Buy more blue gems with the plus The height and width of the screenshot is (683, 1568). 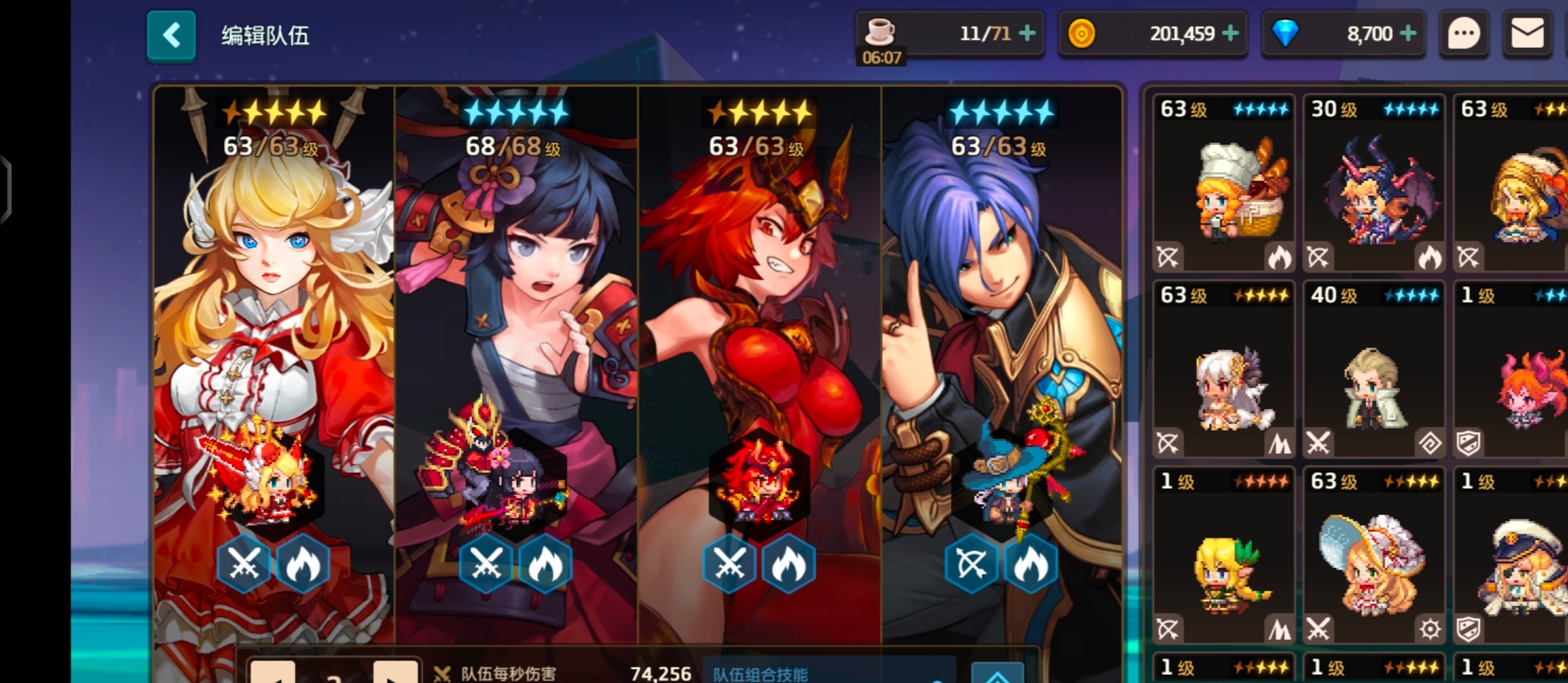tap(1408, 33)
